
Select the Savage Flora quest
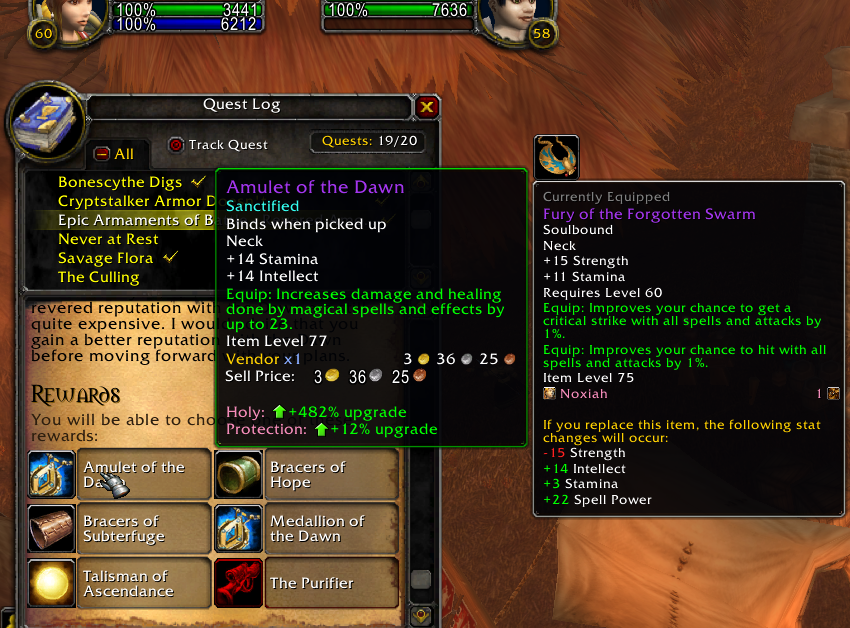pos(105,258)
